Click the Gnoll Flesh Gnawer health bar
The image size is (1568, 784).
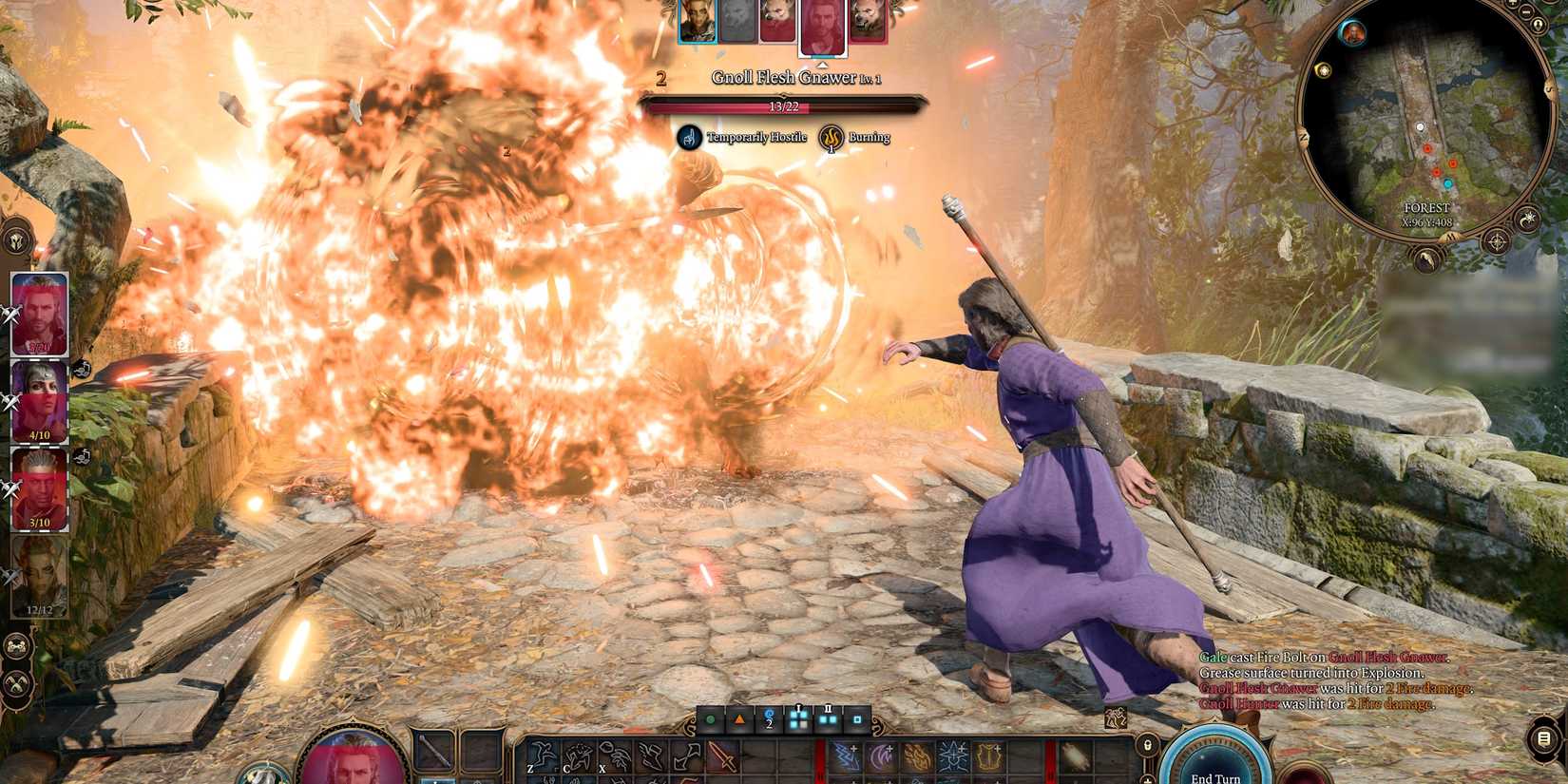tap(784, 105)
